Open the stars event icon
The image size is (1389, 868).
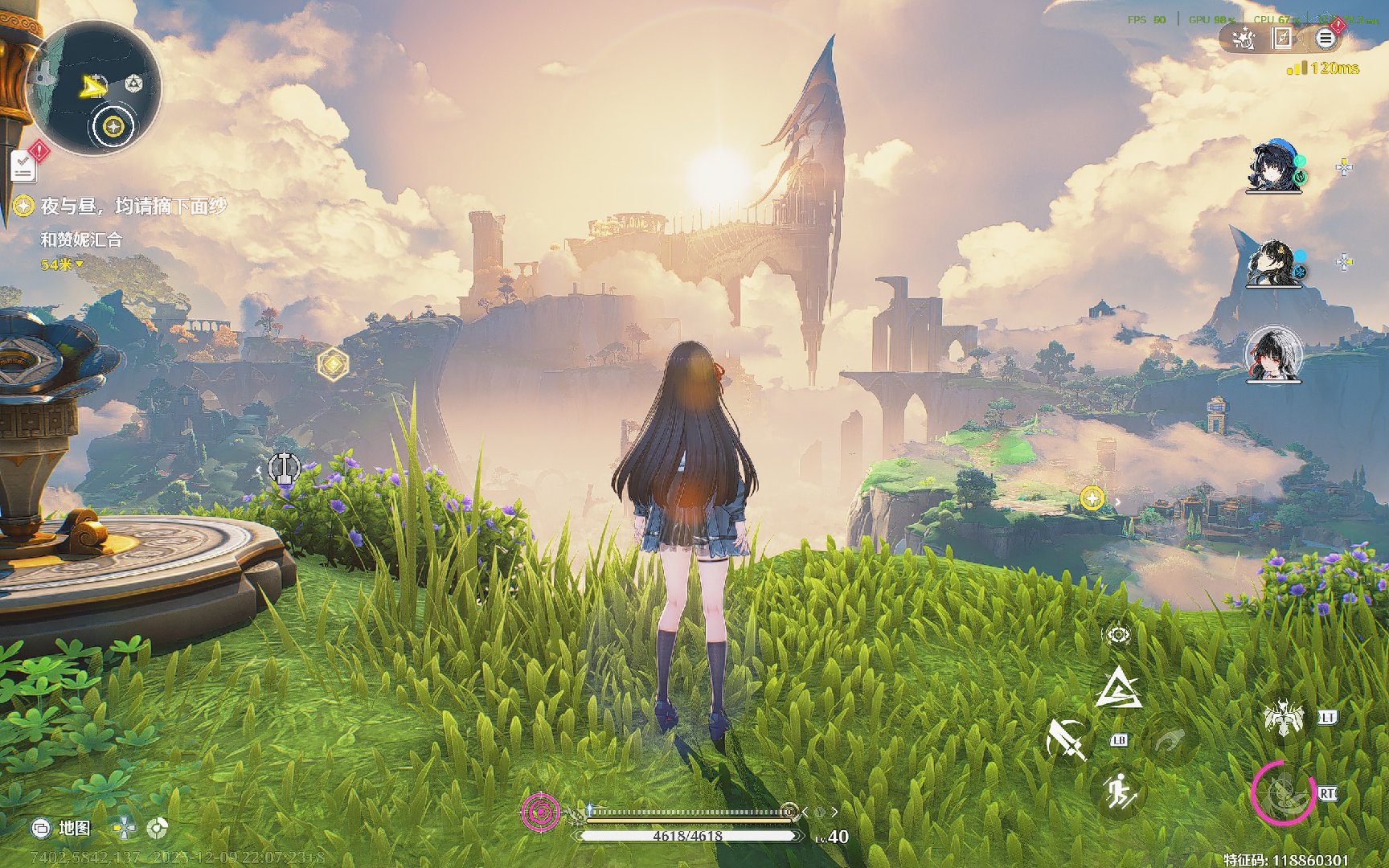1244,38
